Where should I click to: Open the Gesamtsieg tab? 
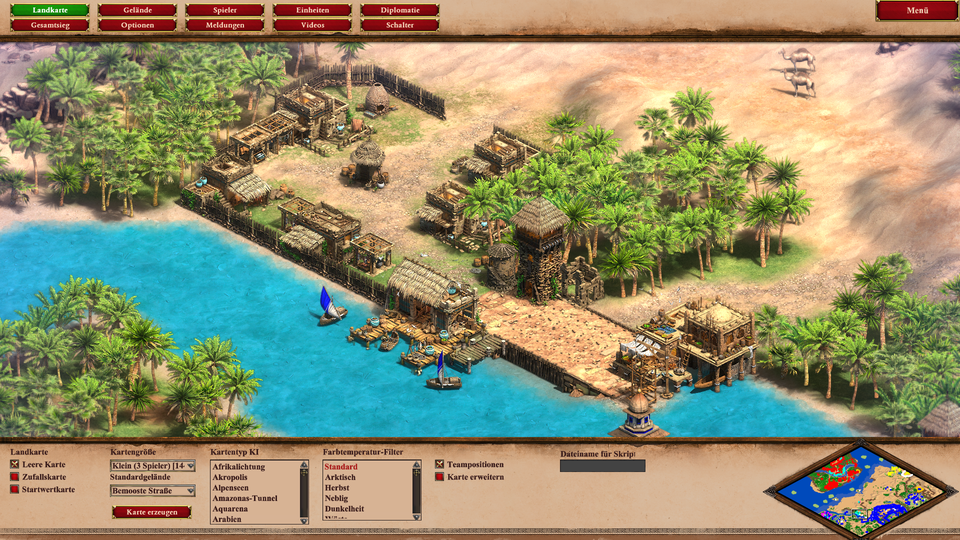[49, 25]
